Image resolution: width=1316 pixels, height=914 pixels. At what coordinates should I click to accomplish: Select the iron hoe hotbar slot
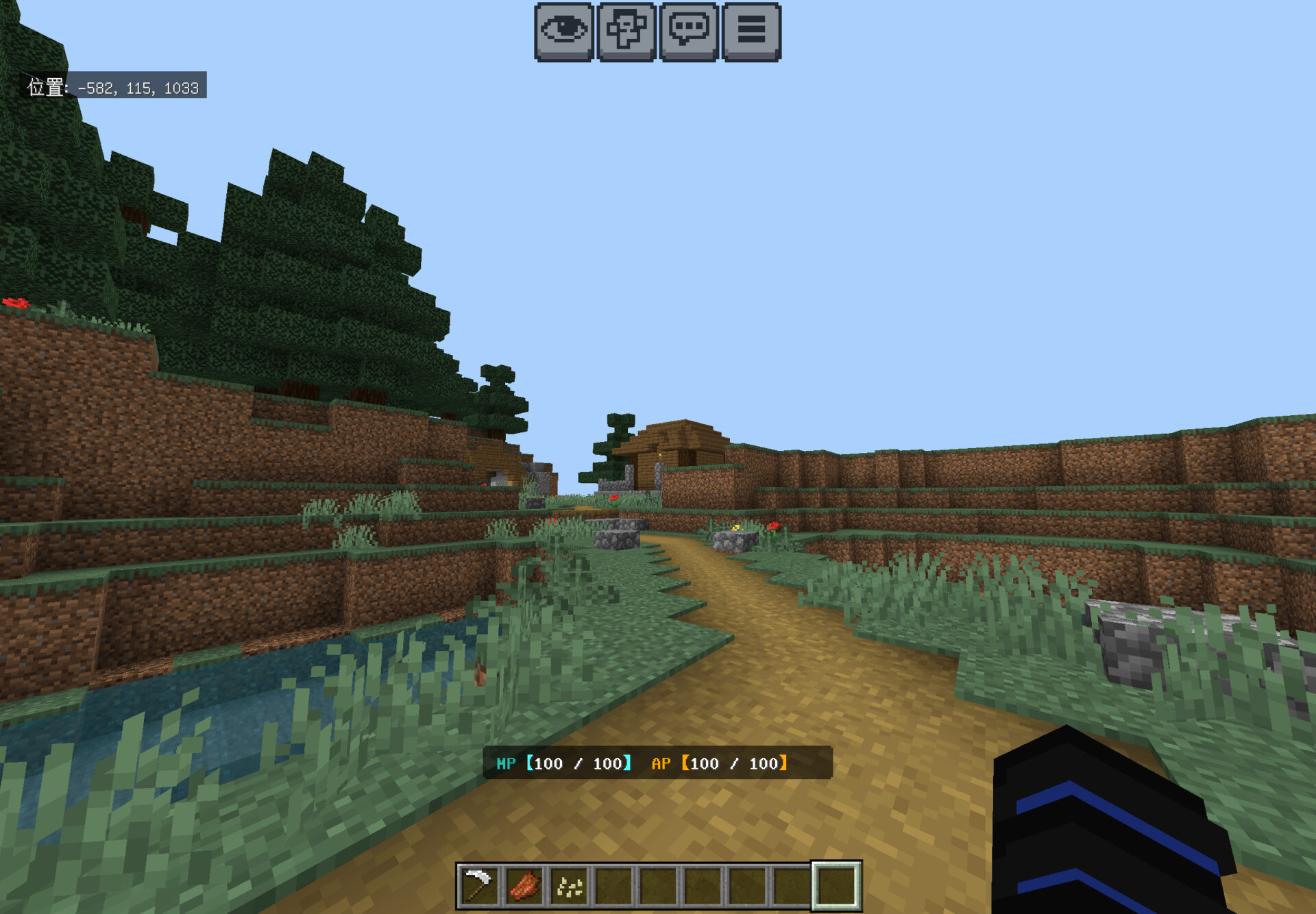tap(479, 886)
